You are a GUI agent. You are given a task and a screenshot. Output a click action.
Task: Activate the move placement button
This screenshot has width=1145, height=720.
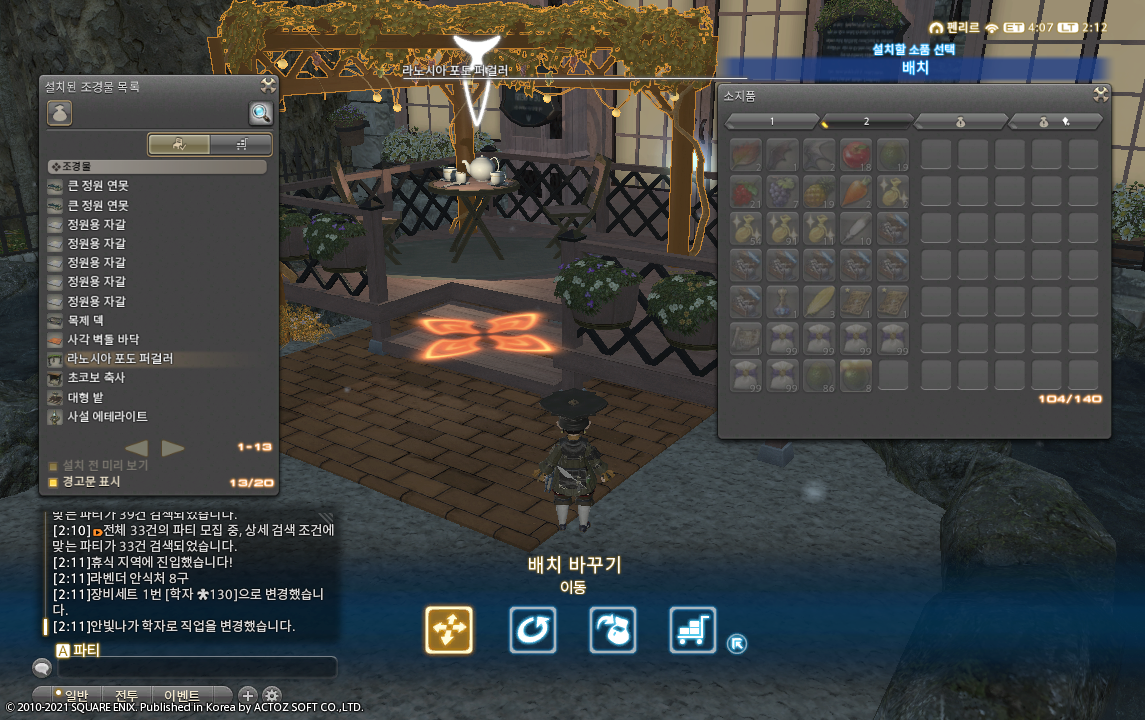[x=449, y=630]
